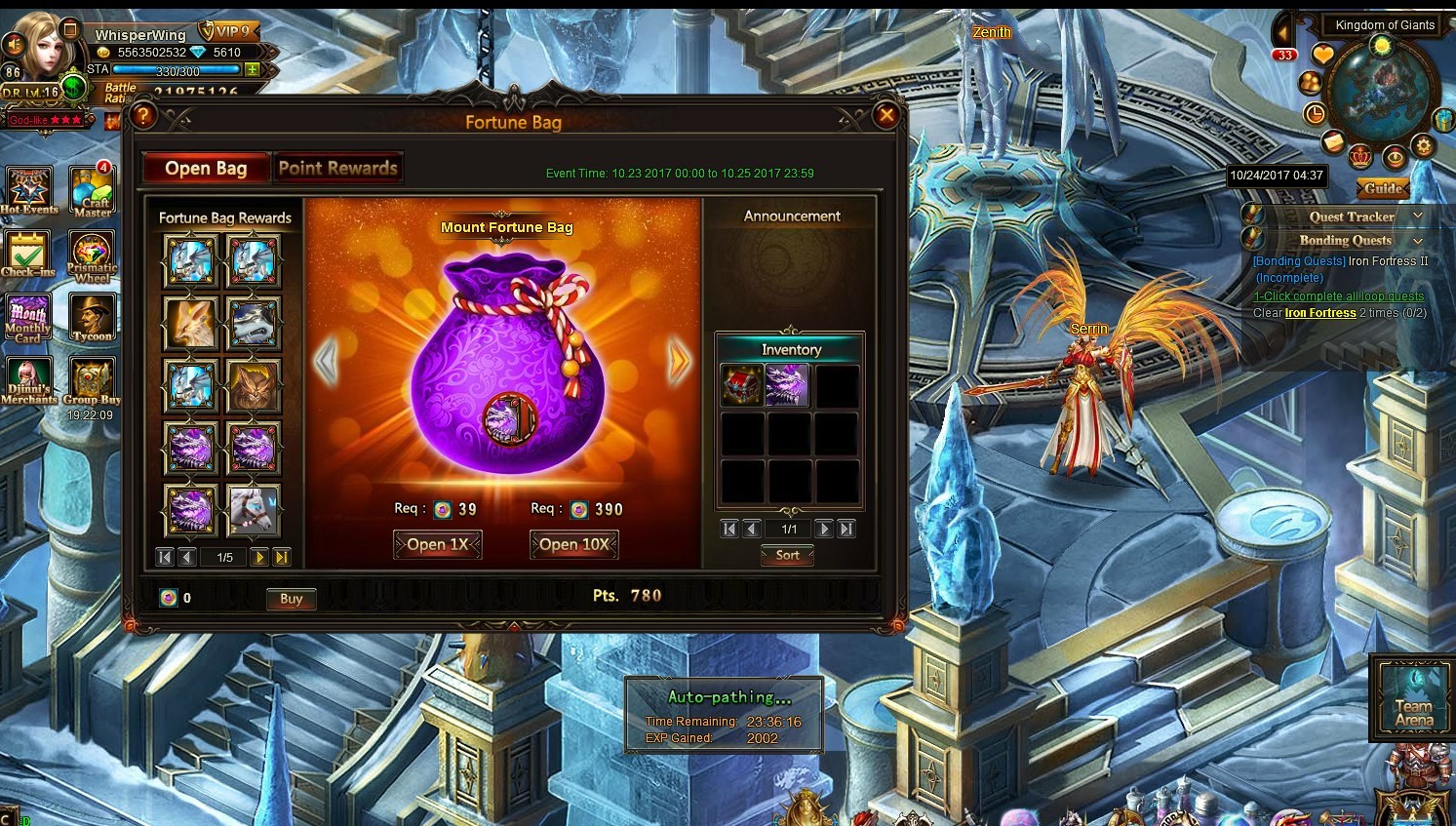Select the red treasure chest in Inventory
1456x826 pixels.
[742, 385]
